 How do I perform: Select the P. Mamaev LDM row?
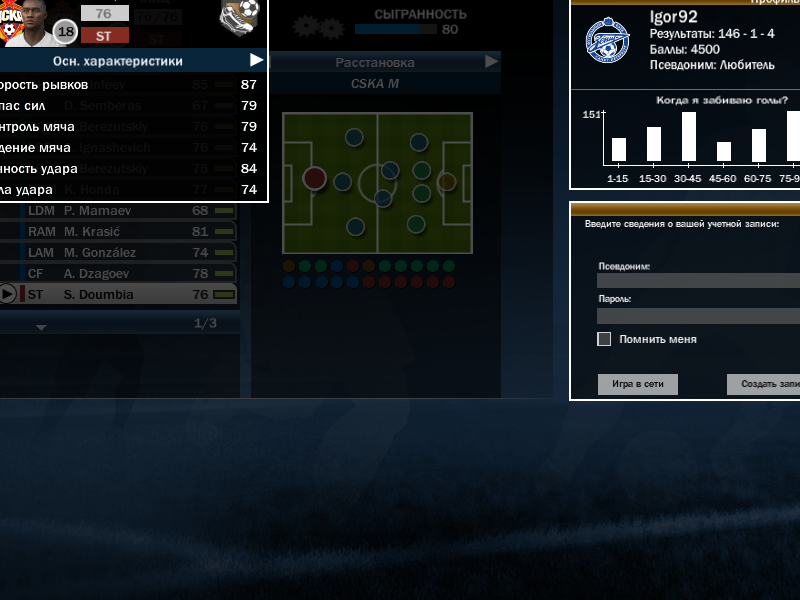pyautogui.click(x=120, y=211)
